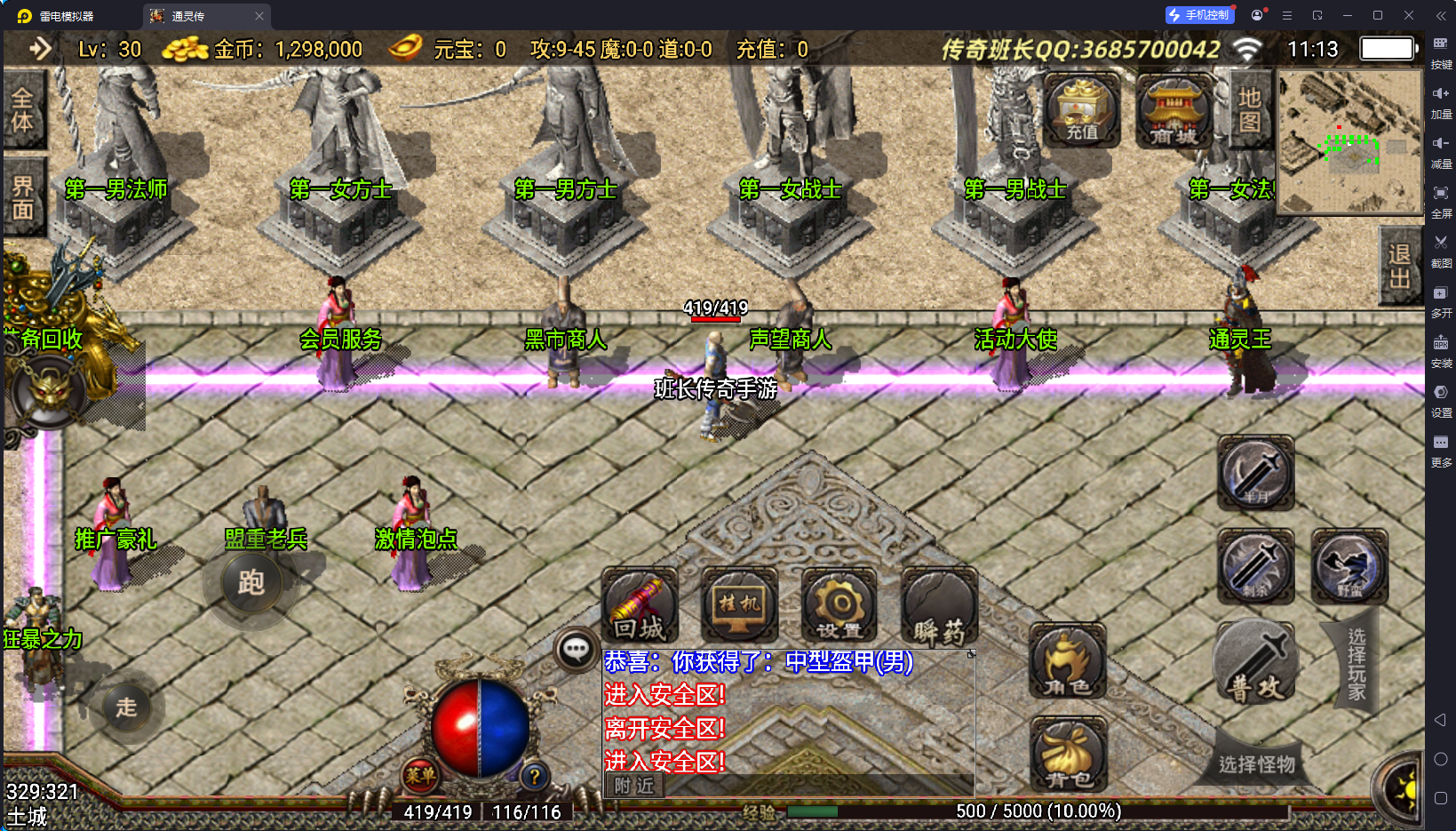Screen dimensions: 1456x831
Task: Open the 背包 bag inventory
Action: coord(1068,754)
